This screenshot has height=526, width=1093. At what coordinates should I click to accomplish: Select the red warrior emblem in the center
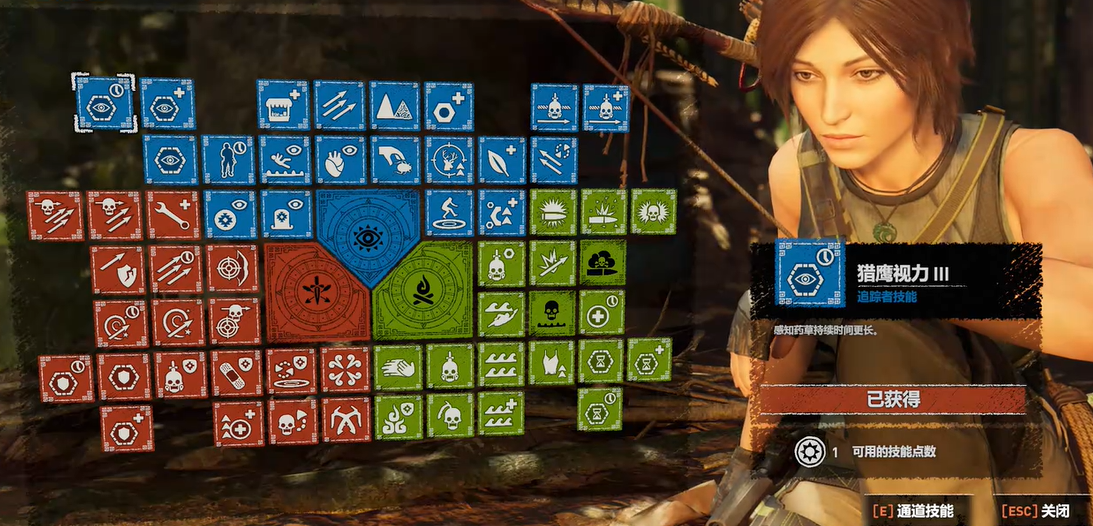pyautogui.click(x=316, y=292)
